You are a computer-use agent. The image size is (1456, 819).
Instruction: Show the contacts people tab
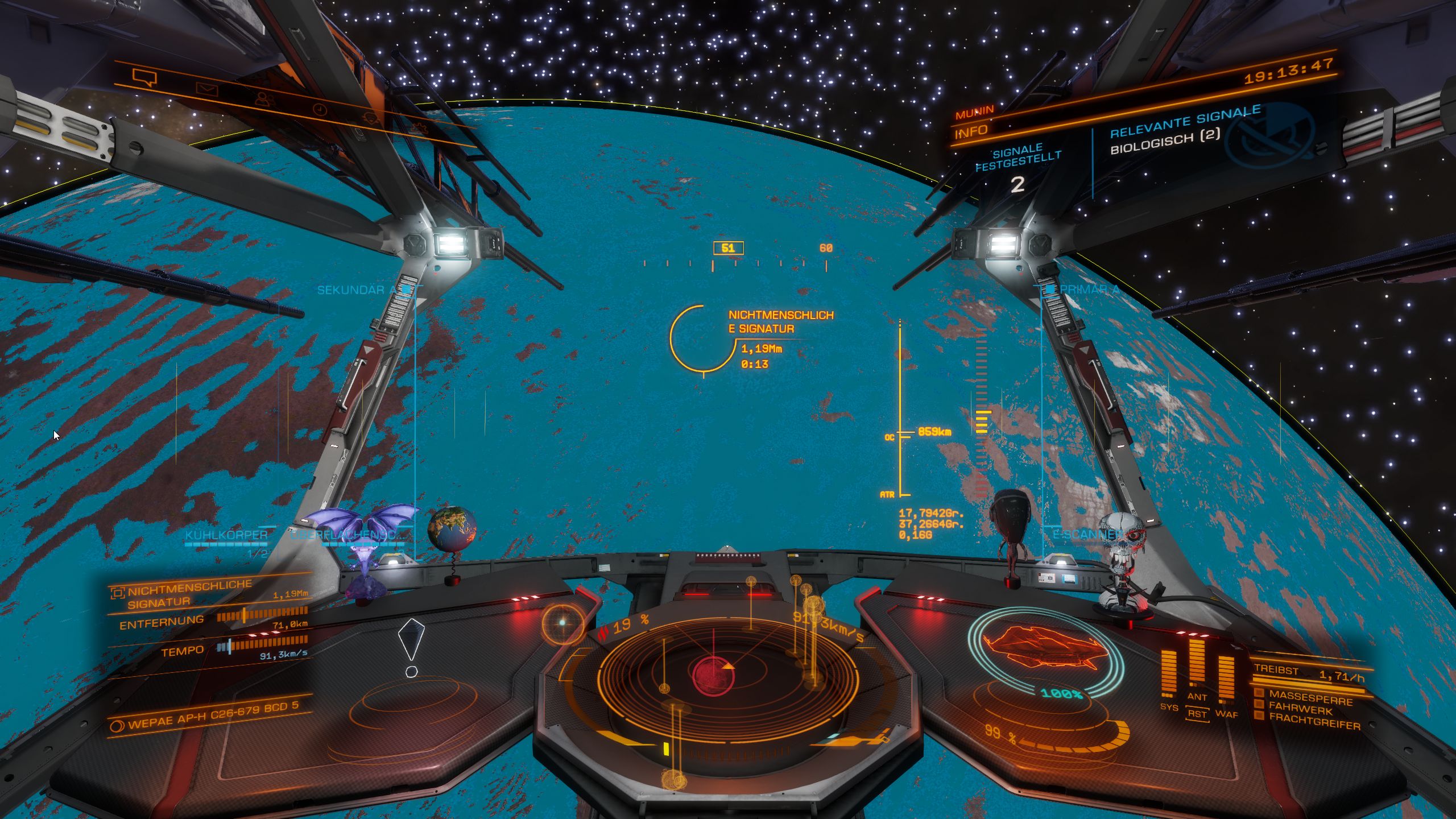263,99
